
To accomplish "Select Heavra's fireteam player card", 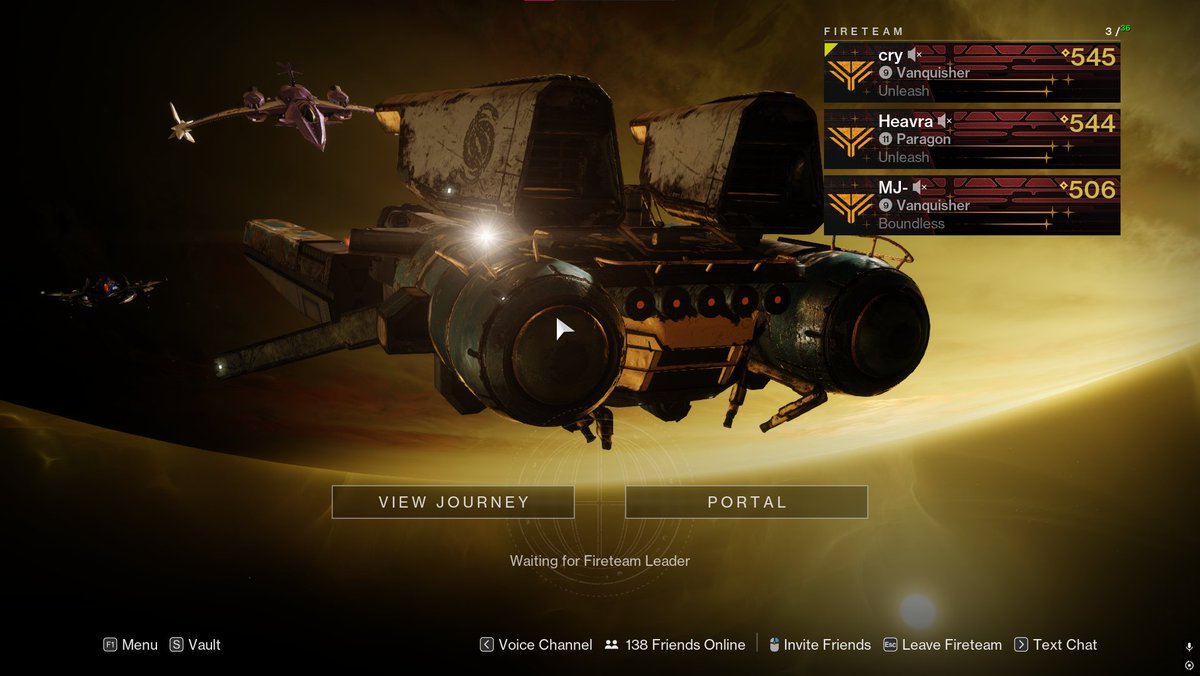I will (x=971, y=138).
